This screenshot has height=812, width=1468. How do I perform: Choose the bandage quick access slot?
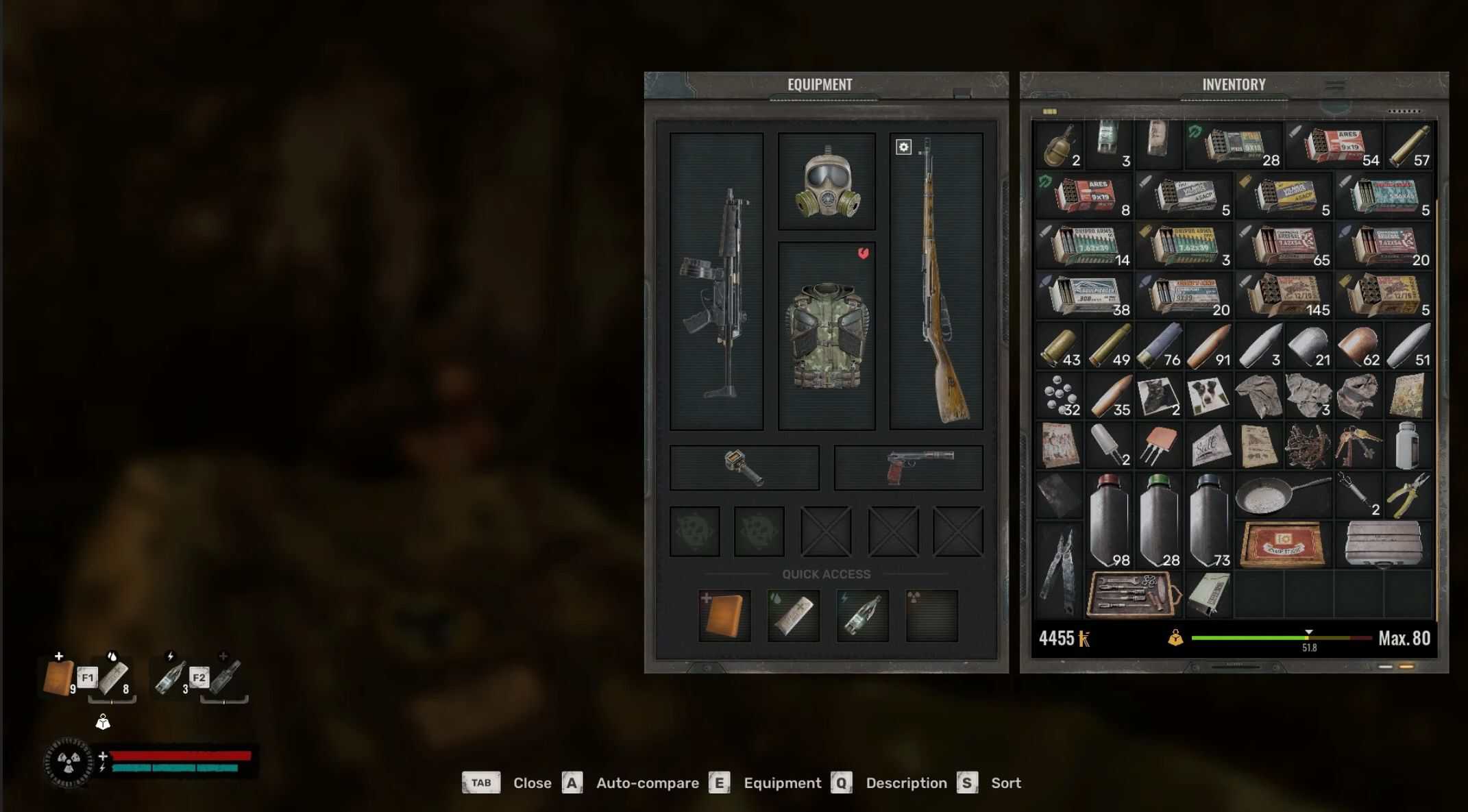pyautogui.click(x=794, y=615)
